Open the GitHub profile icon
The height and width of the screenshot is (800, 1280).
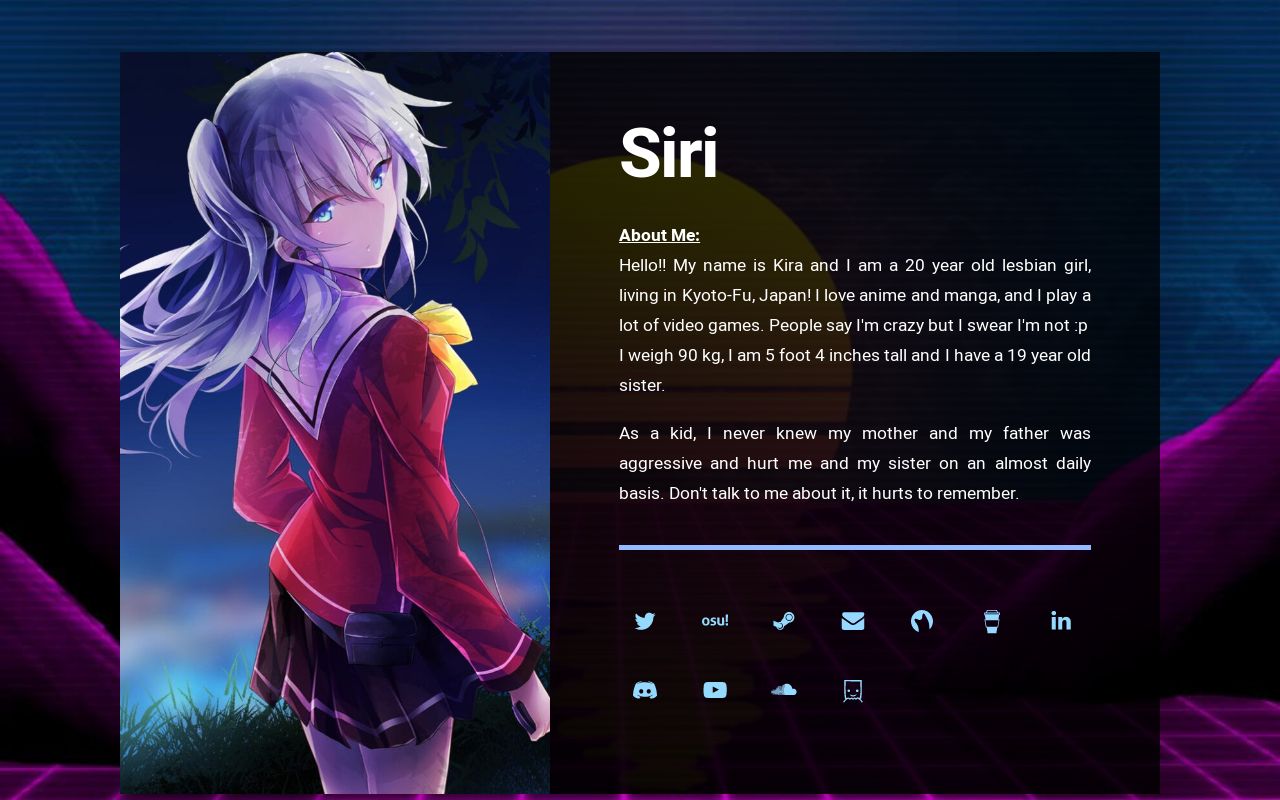click(922, 621)
